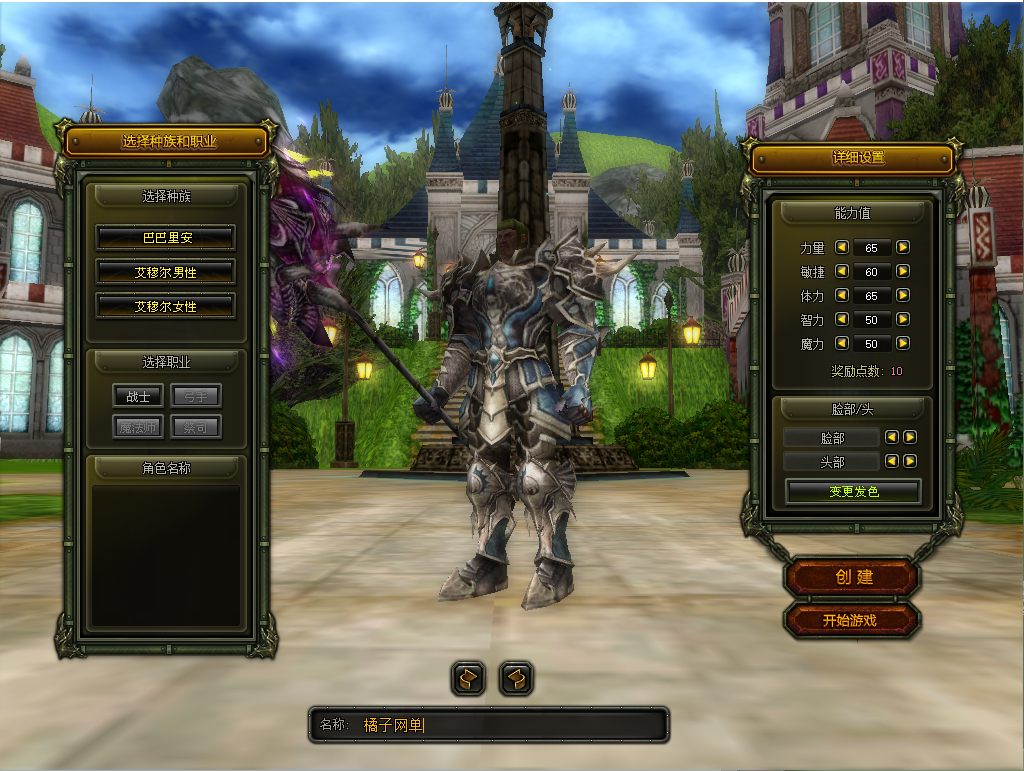Viewport: 1024px width, 771px height.
Task: Select the 魔法师 class button
Action: [138, 428]
